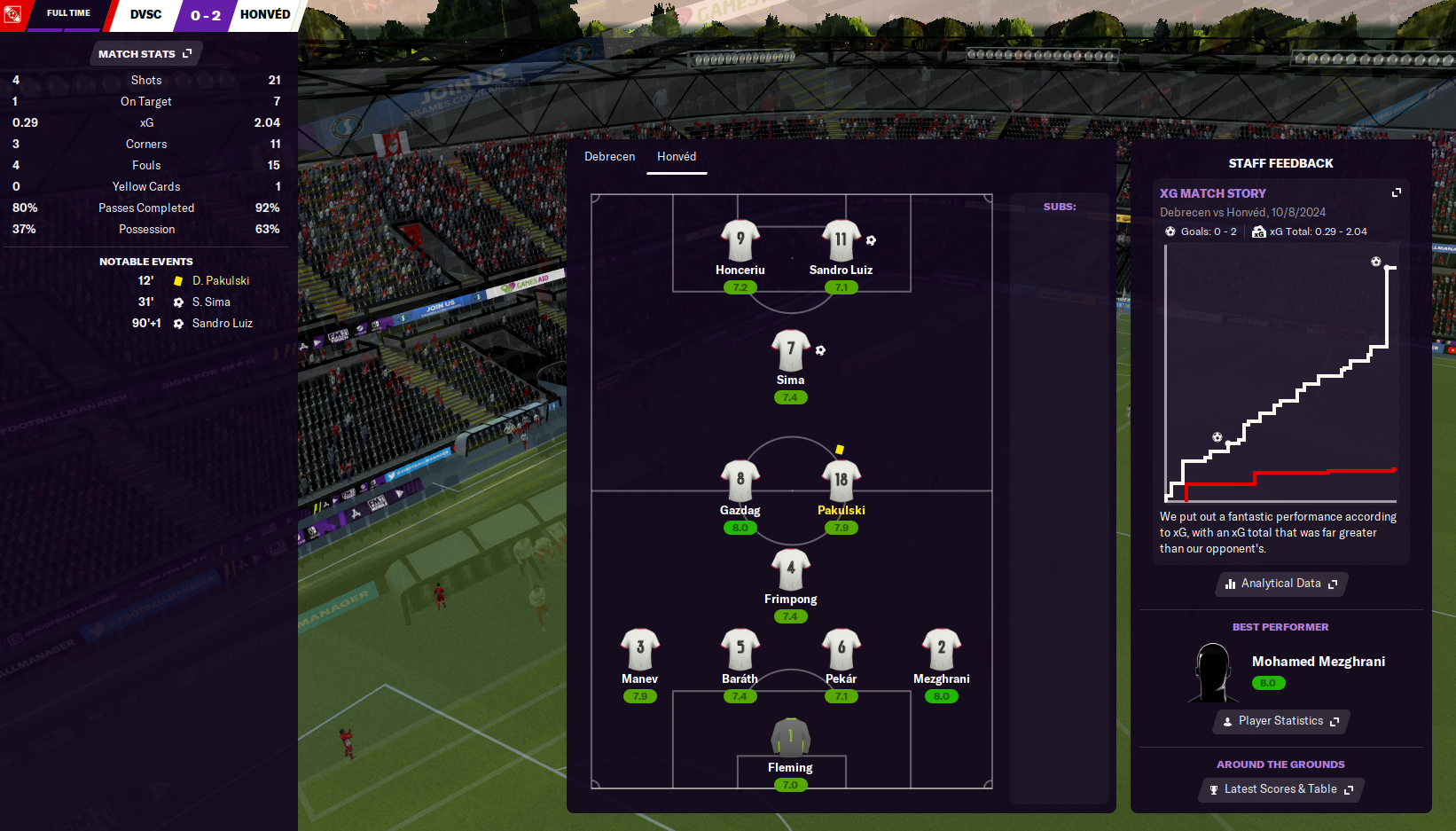Click goalkeeper Fleming
This screenshot has width=1456, height=831.
click(790, 739)
